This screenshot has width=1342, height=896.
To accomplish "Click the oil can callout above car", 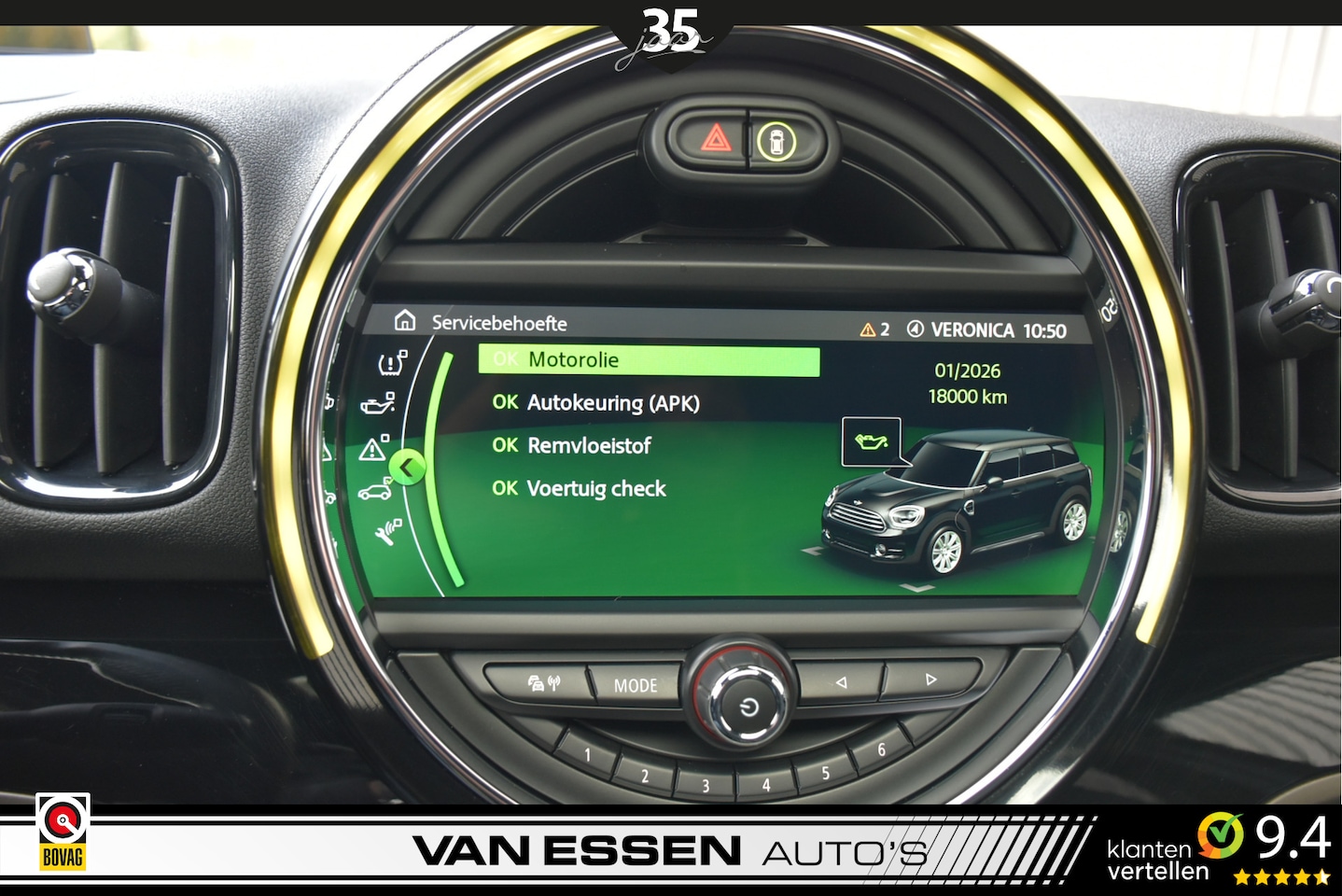I will (x=871, y=441).
